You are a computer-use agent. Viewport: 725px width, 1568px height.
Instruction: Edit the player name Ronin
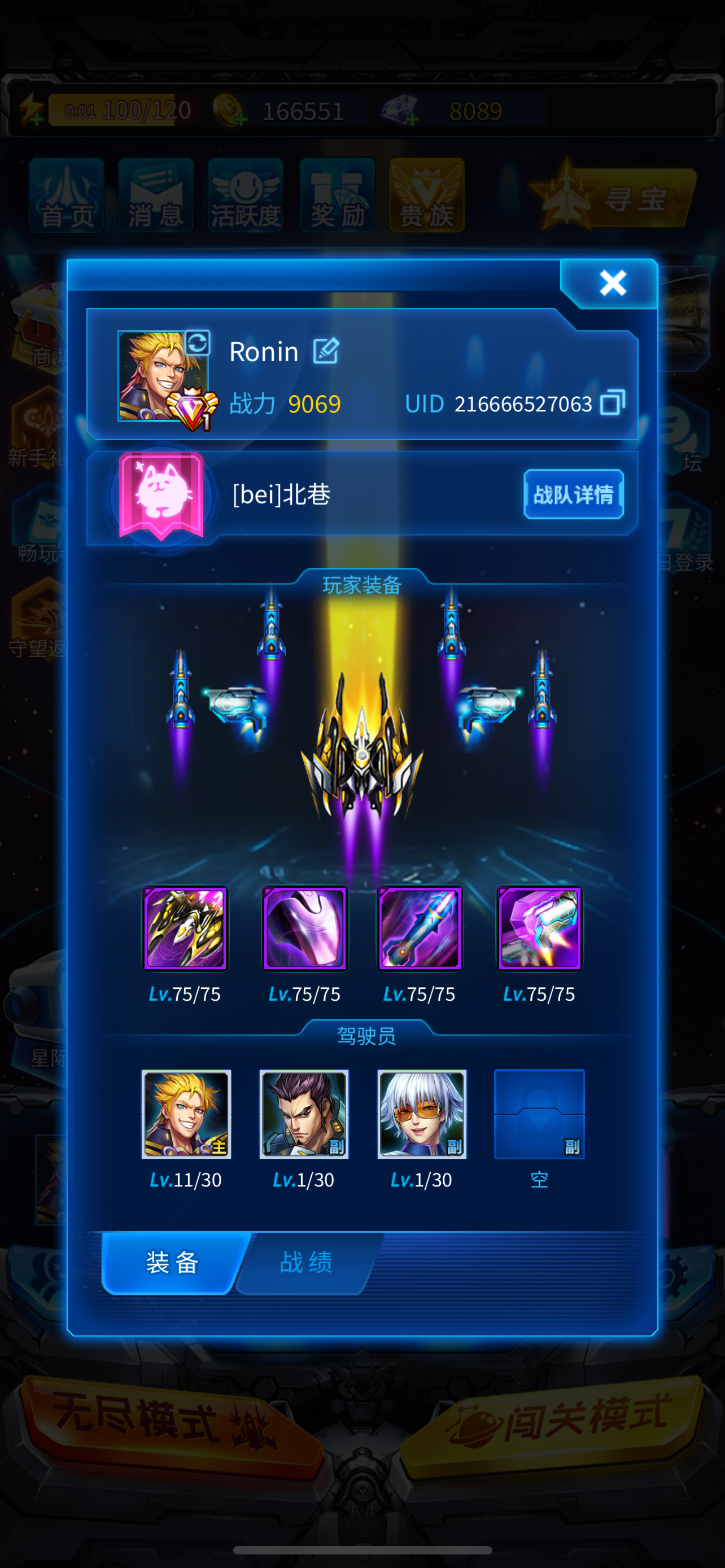pyautogui.click(x=326, y=352)
